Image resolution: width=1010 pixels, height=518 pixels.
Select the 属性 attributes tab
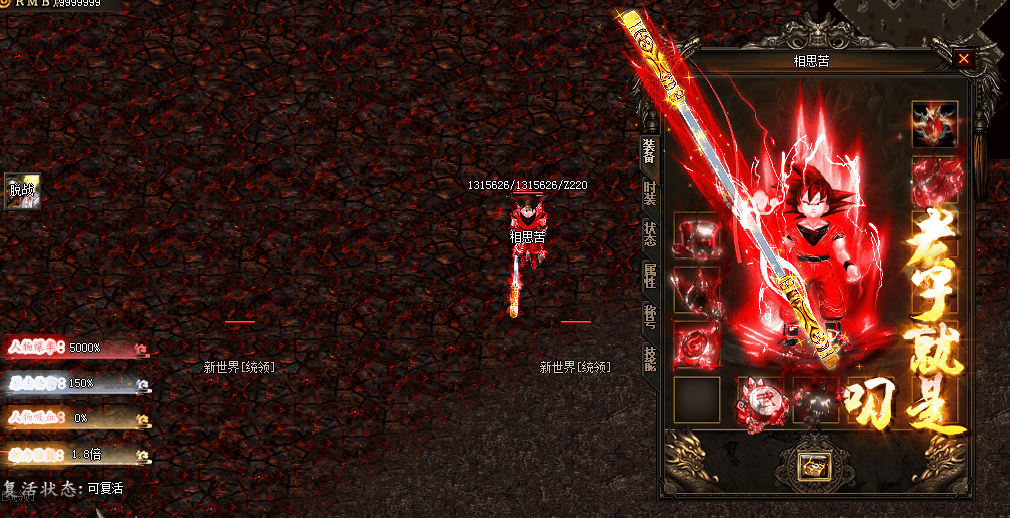pos(649,277)
